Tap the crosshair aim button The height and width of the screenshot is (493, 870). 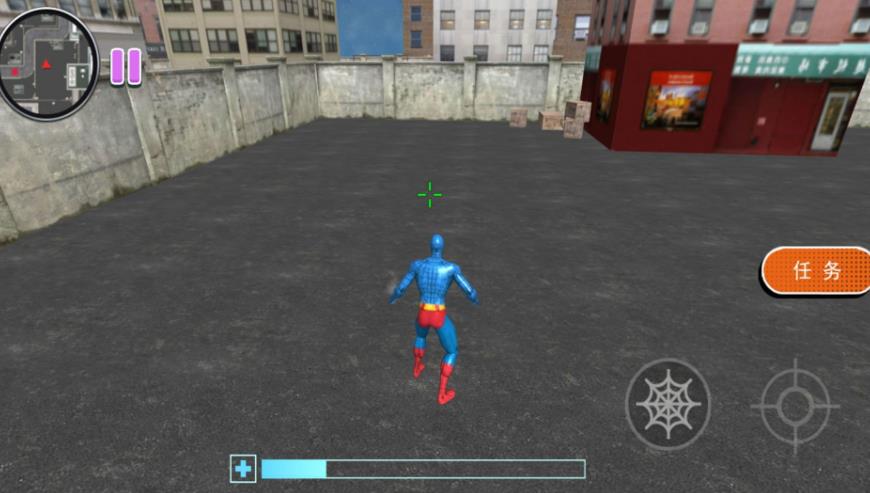[795, 405]
